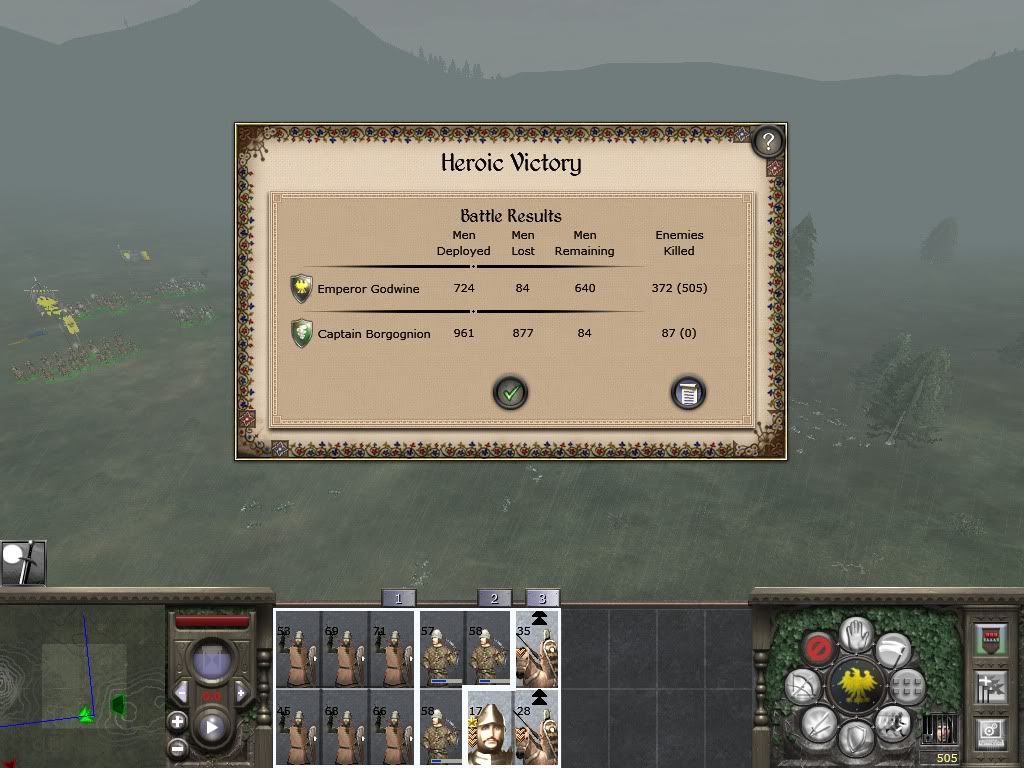
Task: Click the play button on the speed control
Action: 211,727
